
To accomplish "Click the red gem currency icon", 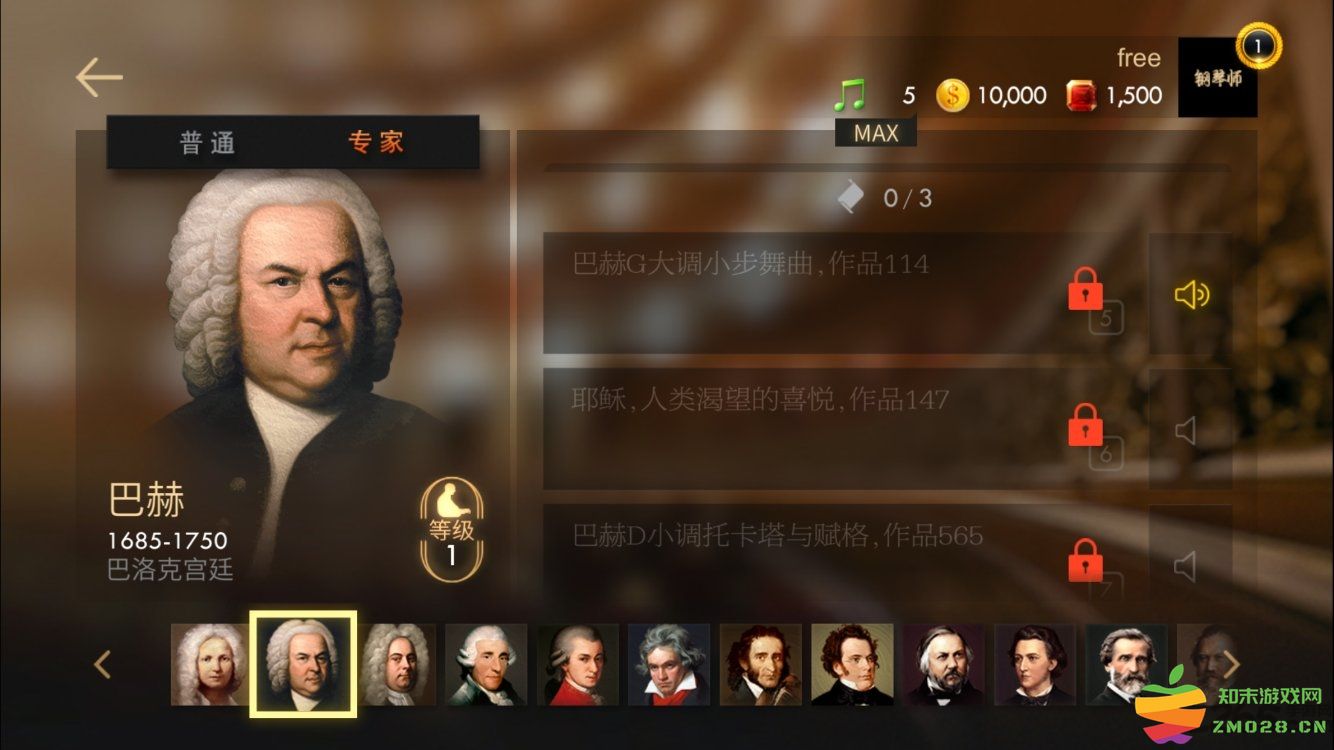I will (1081, 96).
